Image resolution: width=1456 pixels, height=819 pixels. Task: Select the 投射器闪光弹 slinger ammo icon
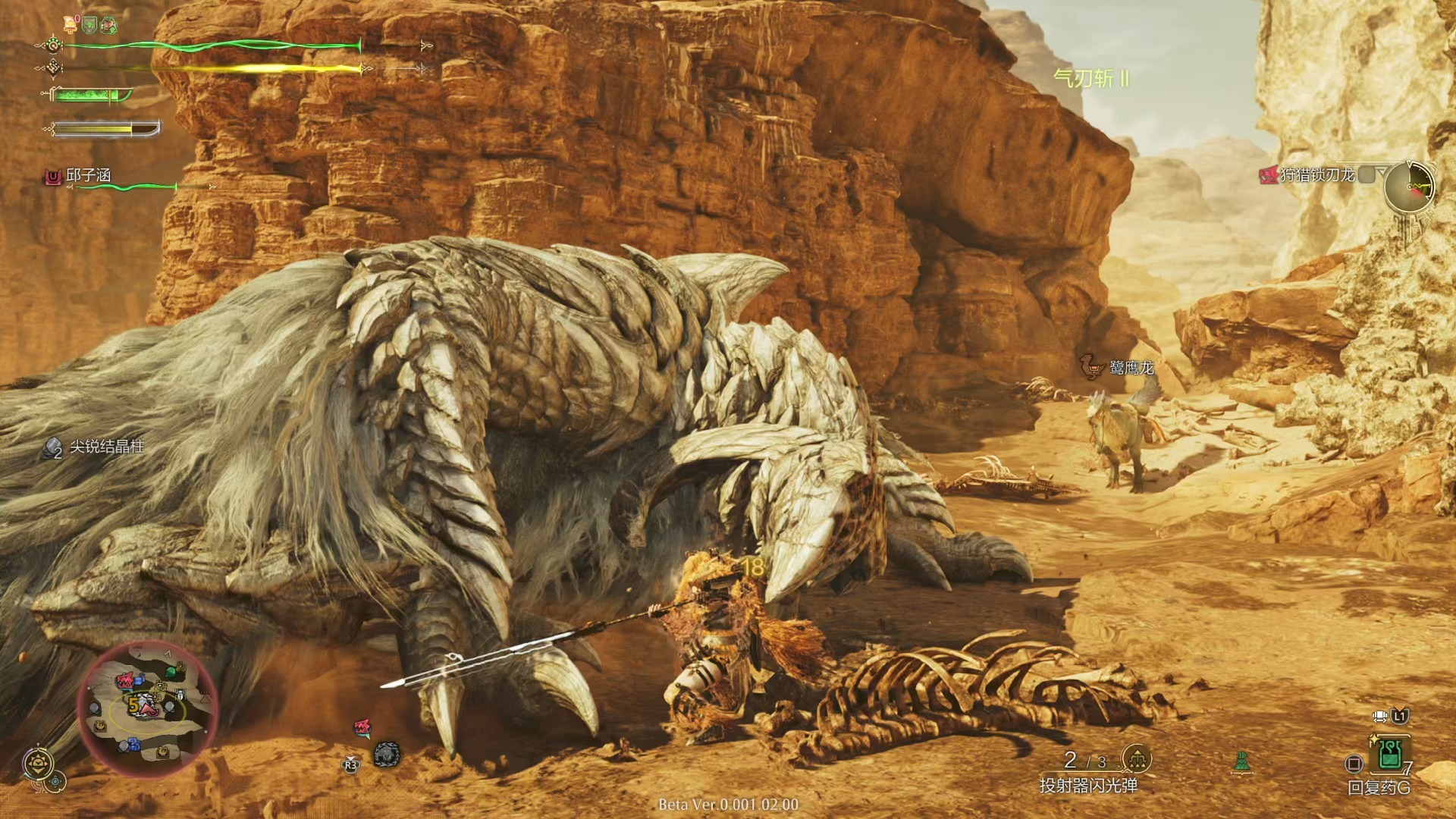pyautogui.click(x=1136, y=758)
